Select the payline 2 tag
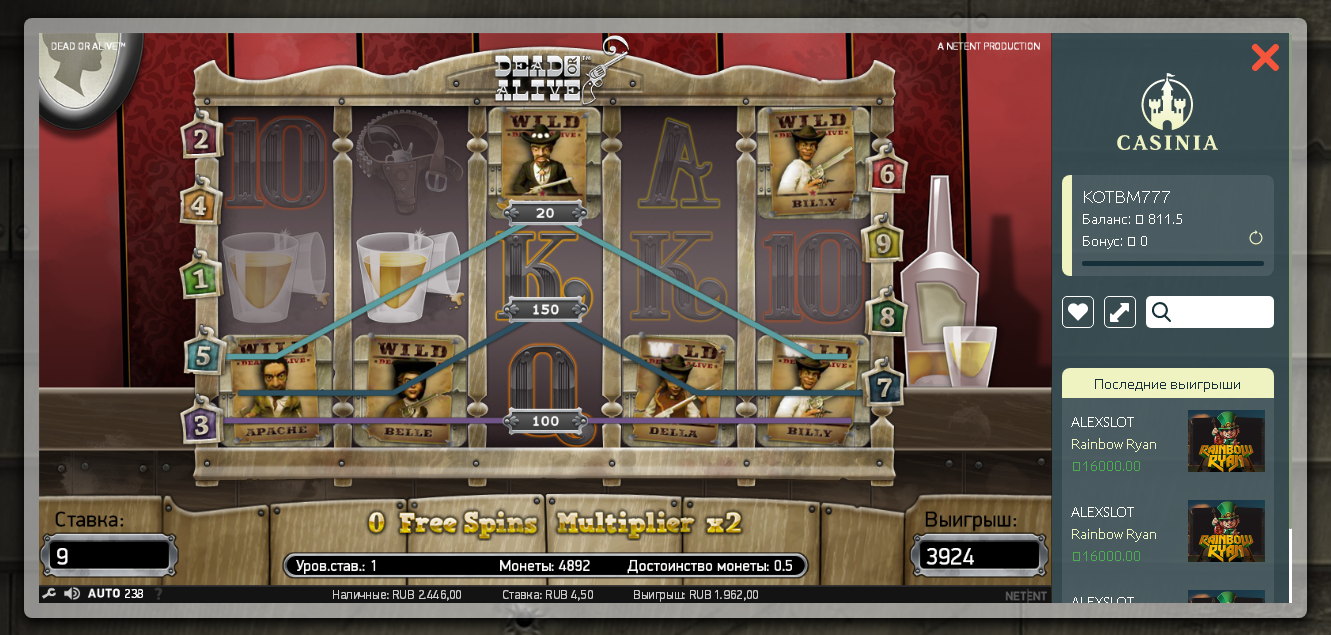The width and height of the screenshot is (1331, 635). [x=202, y=140]
